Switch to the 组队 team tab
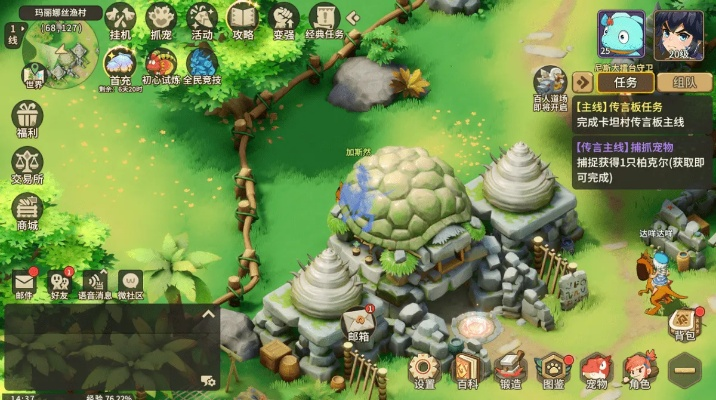This screenshot has height=400, width=716. click(685, 83)
